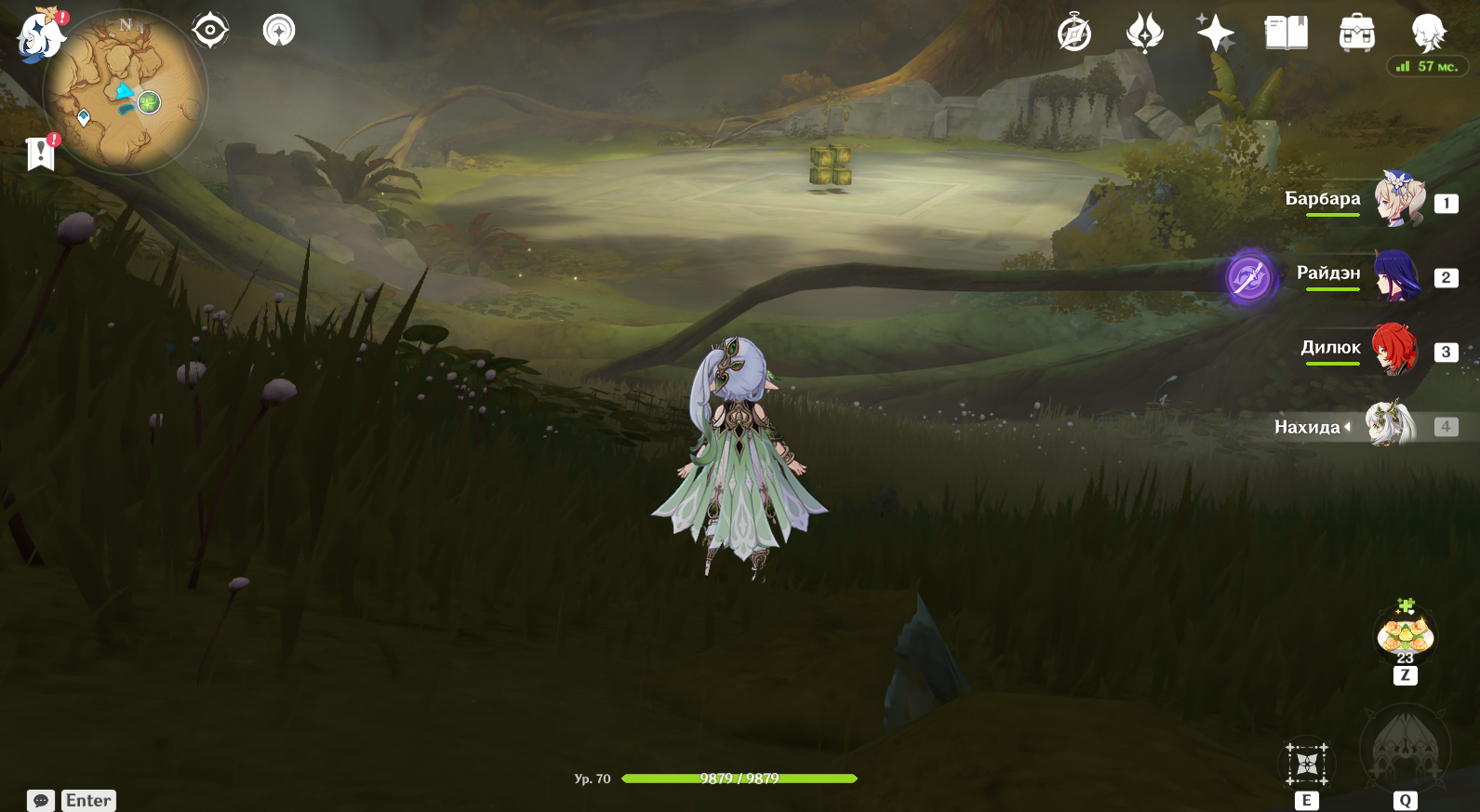The image size is (1480, 812).
Task: Open the inventory backpack icon
Action: (1357, 33)
